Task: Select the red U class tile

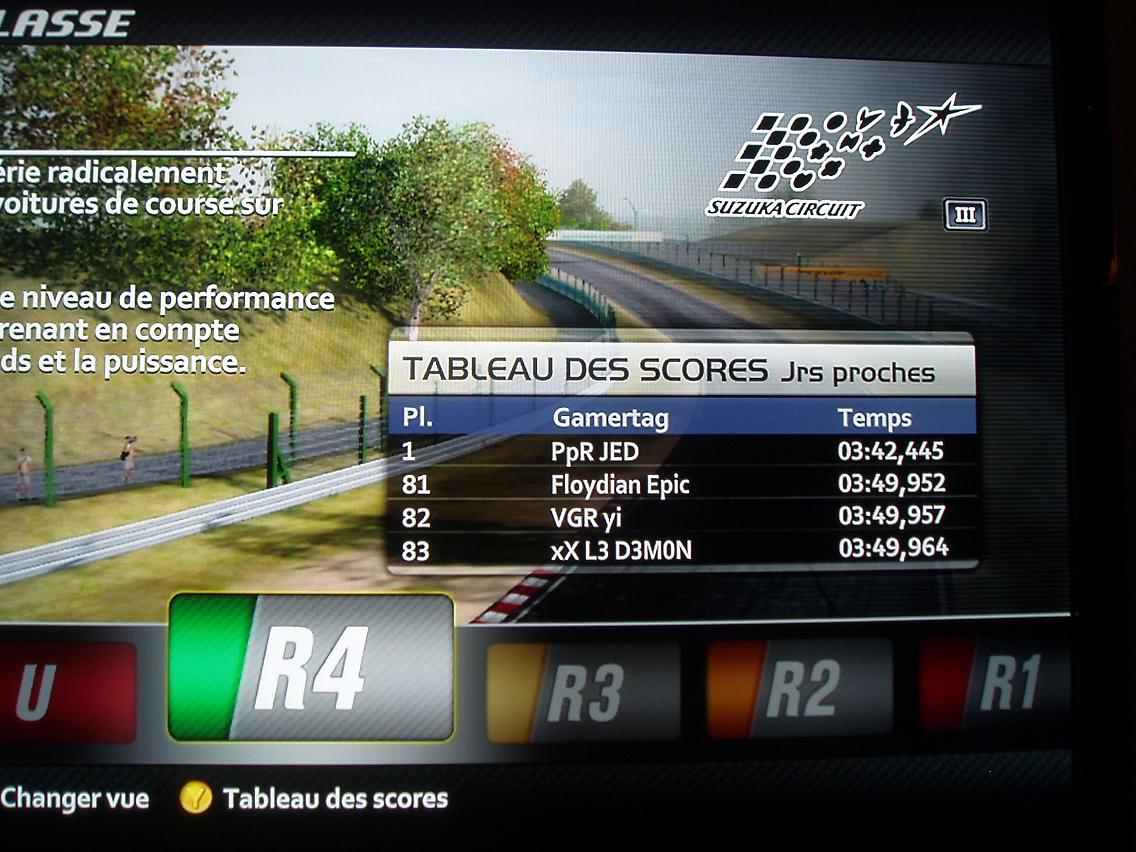Action: 66,694
